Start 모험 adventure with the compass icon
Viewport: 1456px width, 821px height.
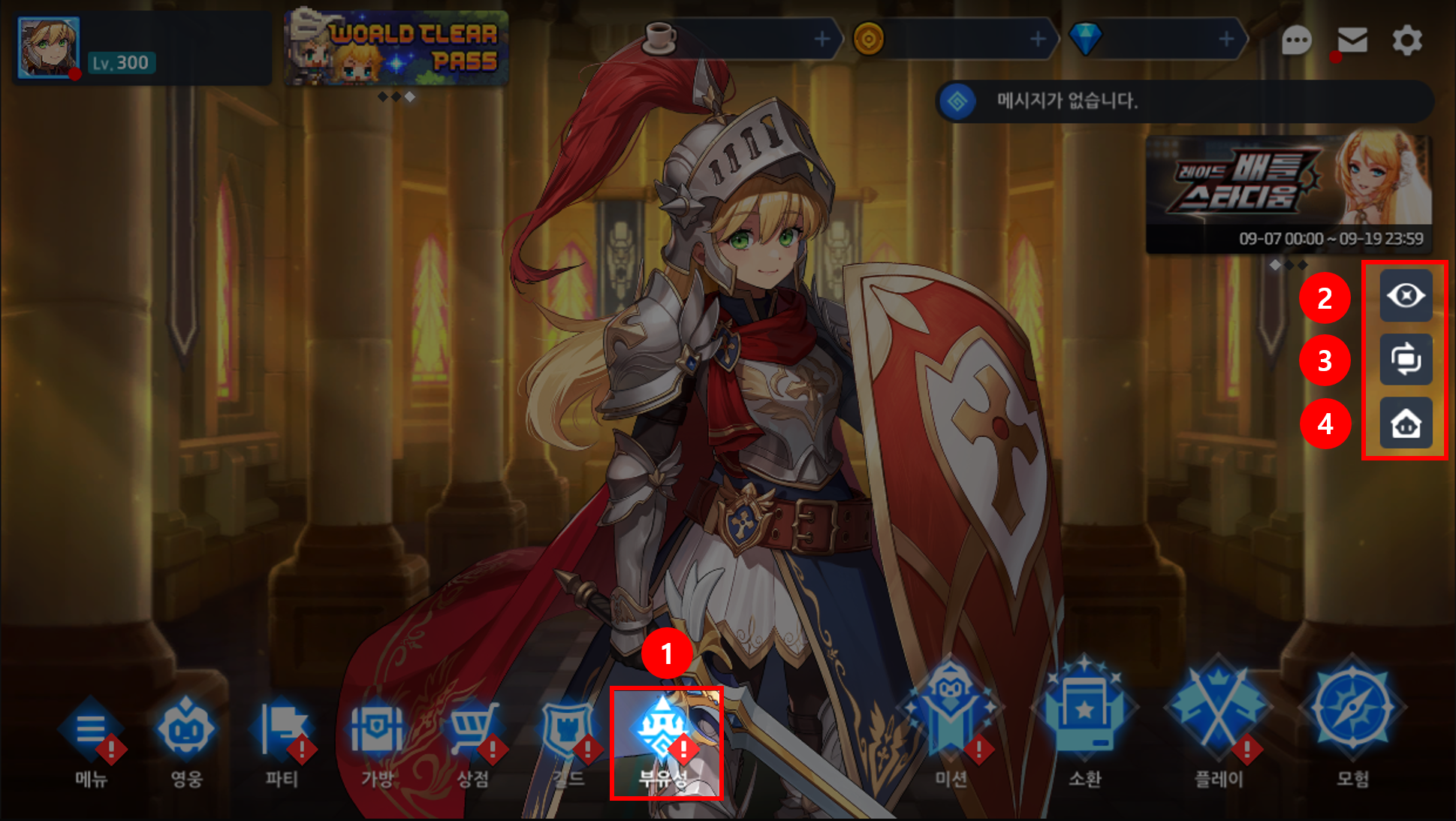pyautogui.click(x=1352, y=721)
